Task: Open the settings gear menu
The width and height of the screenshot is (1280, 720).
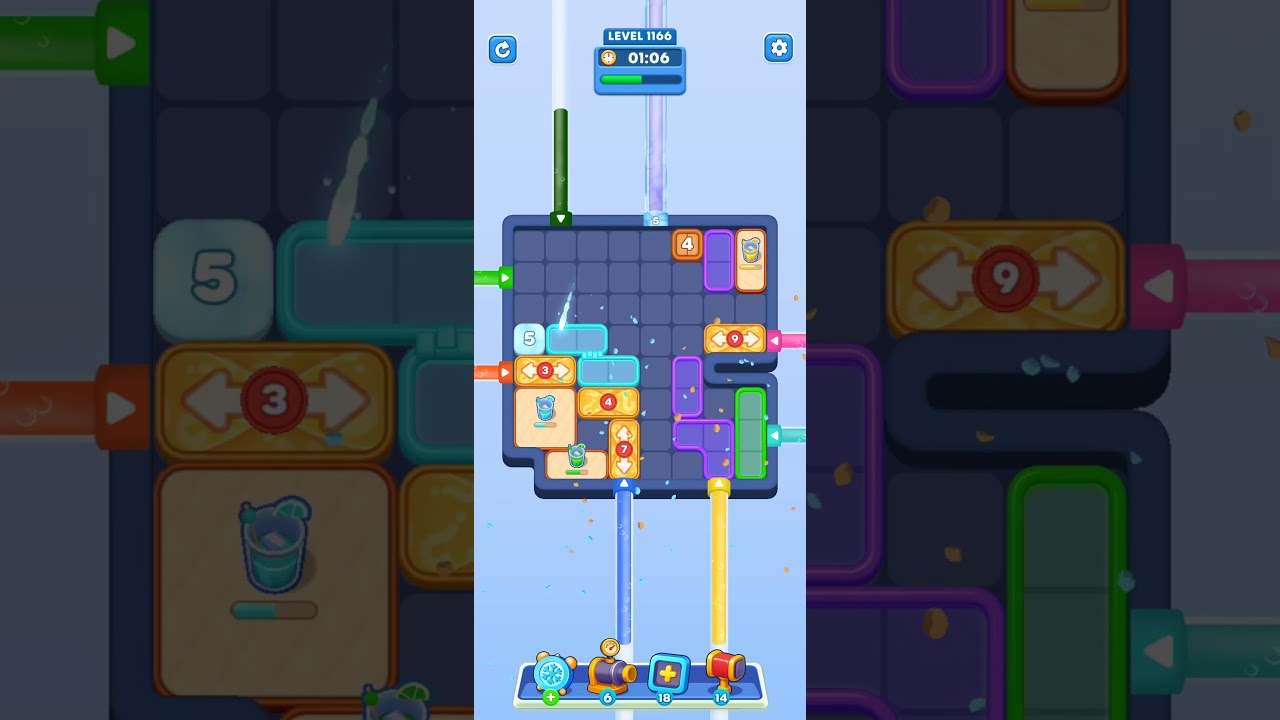Action: coord(778,48)
